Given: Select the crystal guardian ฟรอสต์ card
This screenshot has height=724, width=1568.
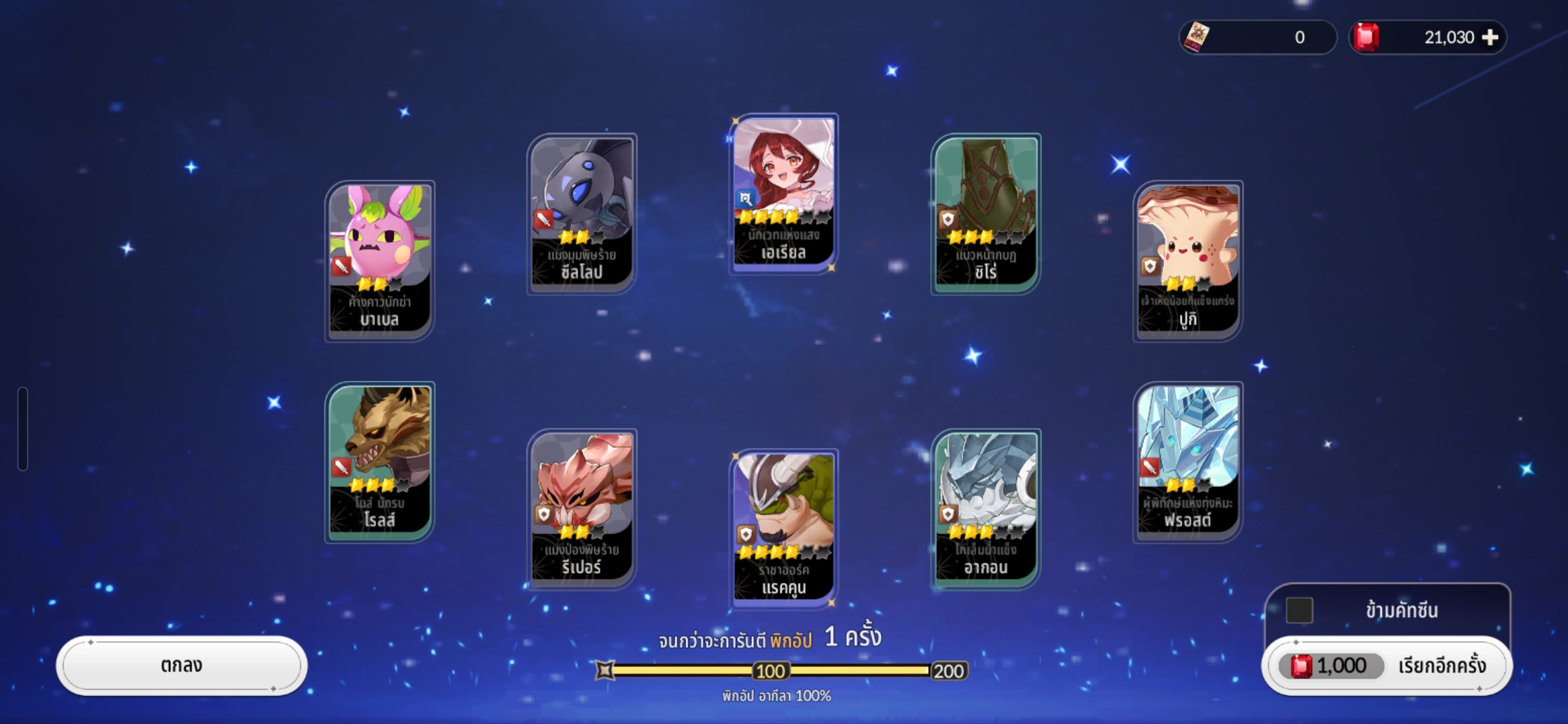Looking at the screenshot, I should click(1187, 461).
